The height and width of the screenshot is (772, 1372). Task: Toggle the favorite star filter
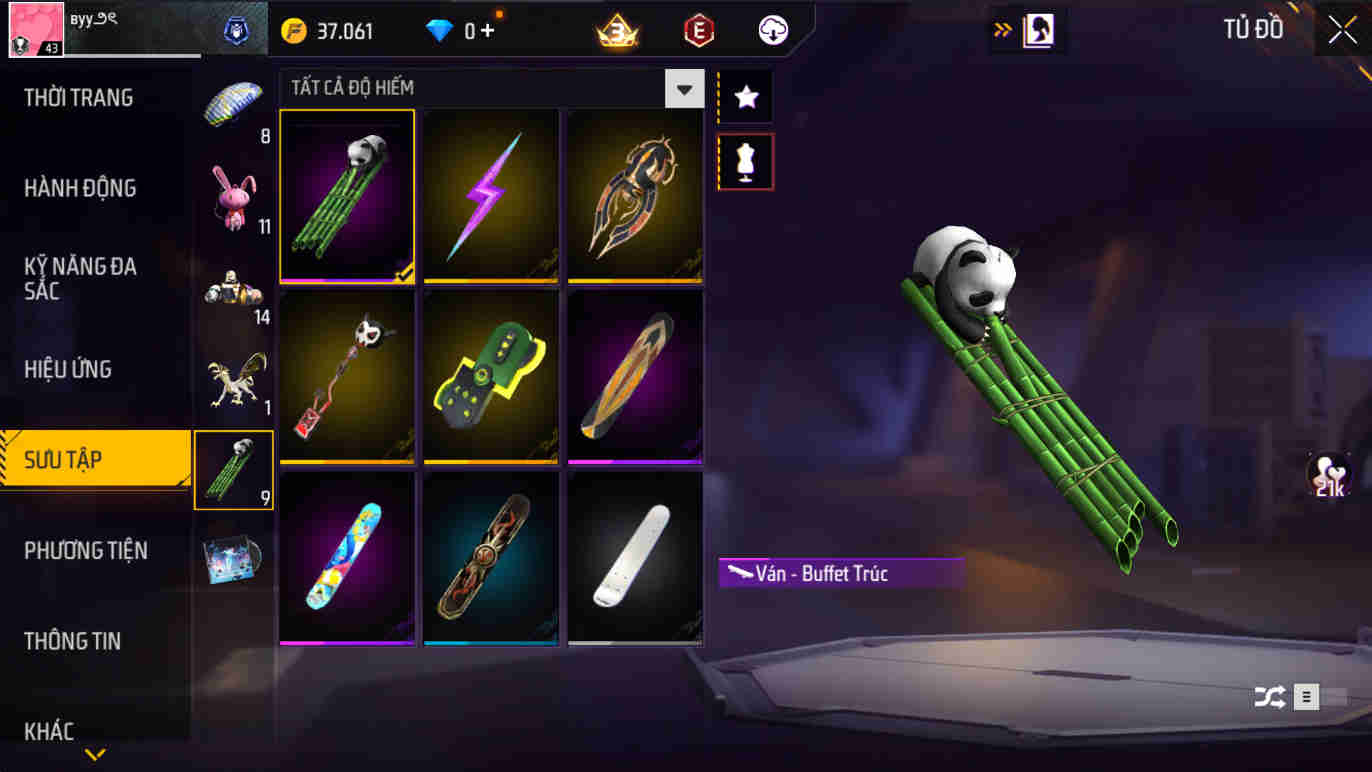pos(744,96)
